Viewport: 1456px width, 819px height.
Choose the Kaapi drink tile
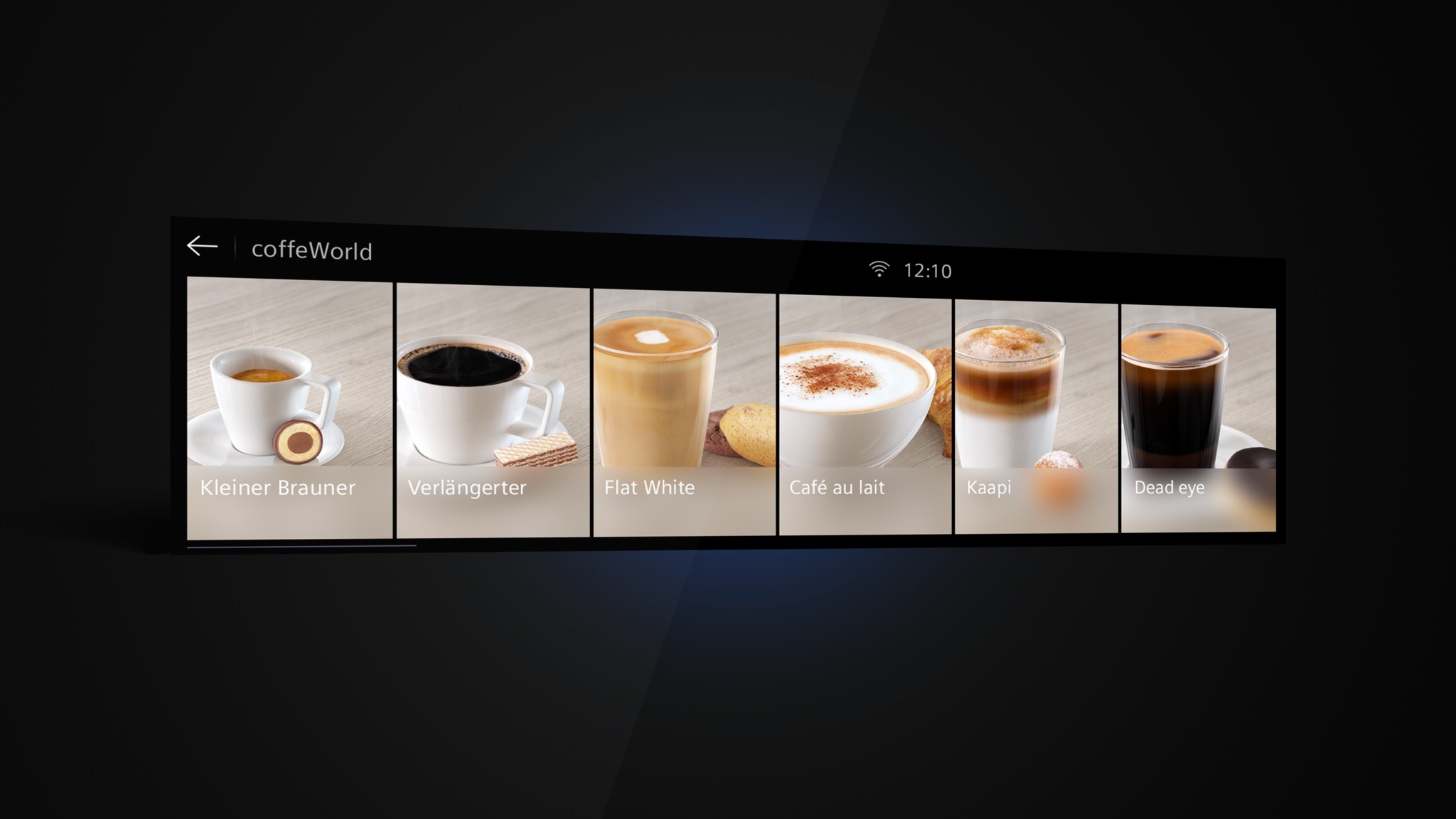coord(1036,417)
